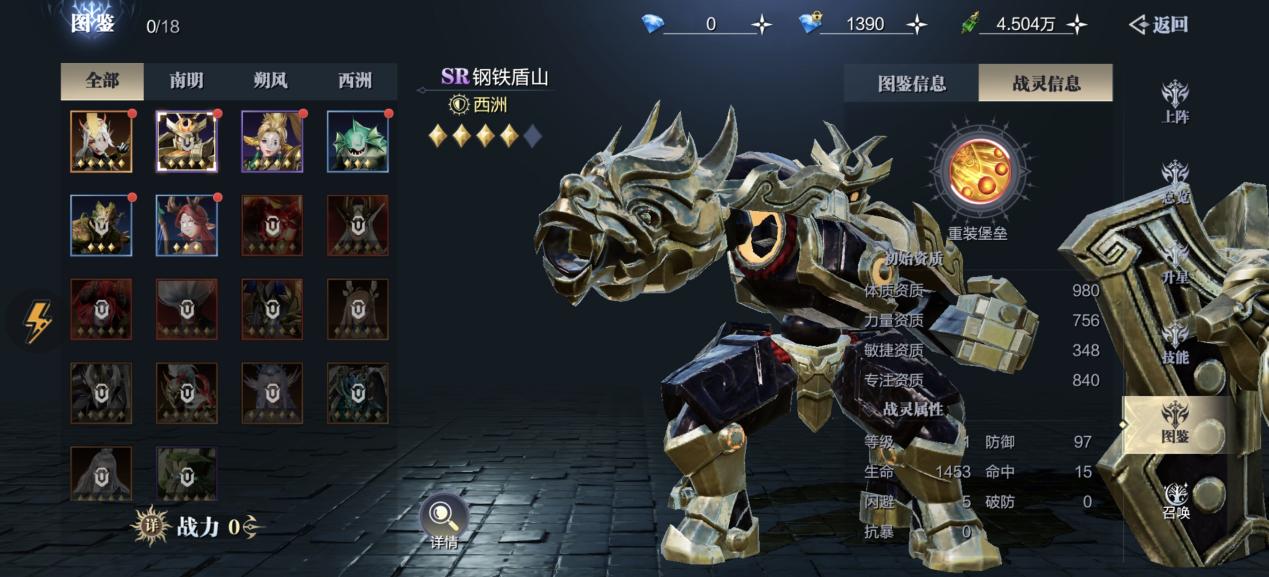Switch to the 全部 filter tab
This screenshot has width=1269, height=577.
pos(102,82)
